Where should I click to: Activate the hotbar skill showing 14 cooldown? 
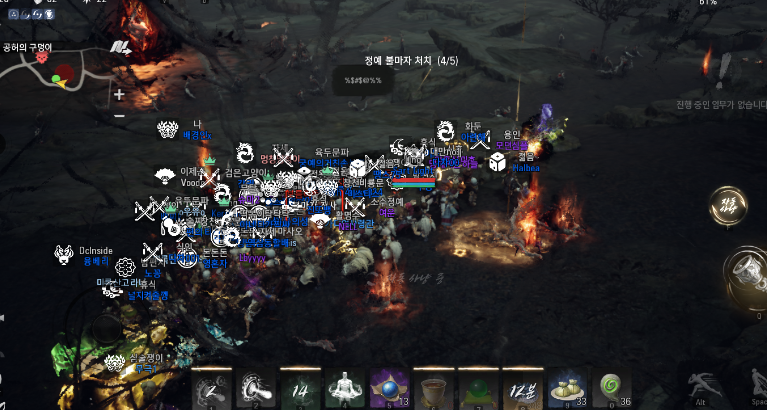pos(300,387)
